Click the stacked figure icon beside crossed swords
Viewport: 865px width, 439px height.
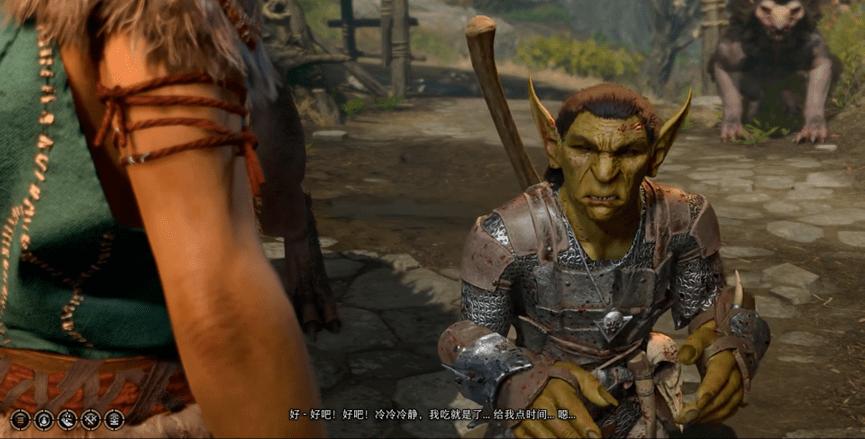[114, 419]
